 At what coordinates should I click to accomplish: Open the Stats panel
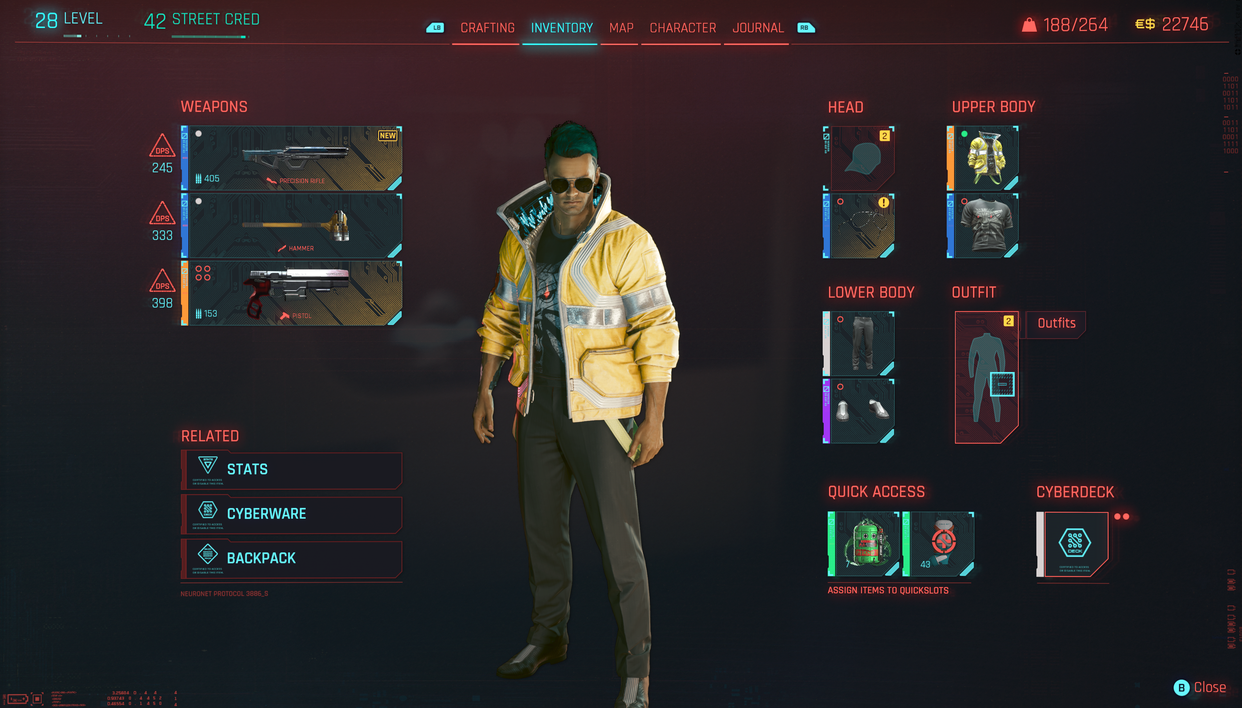pos(292,469)
